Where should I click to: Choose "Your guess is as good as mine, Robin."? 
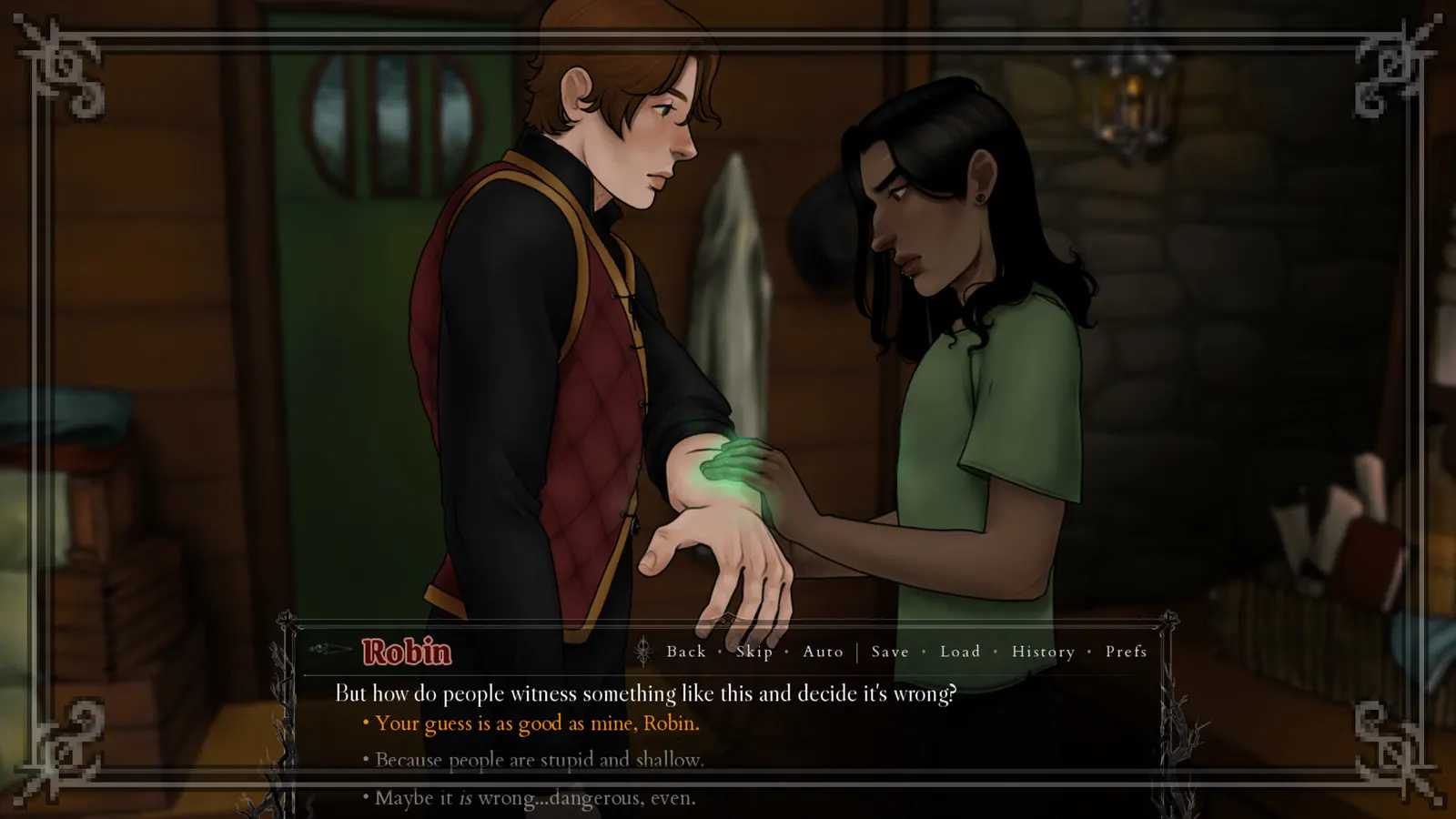tap(537, 723)
